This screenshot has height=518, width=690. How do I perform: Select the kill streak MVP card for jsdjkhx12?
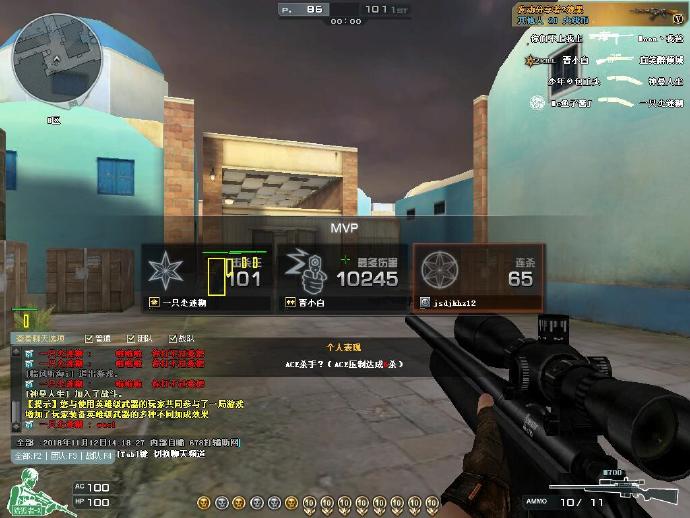pyautogui.click(x=478, y=278)
